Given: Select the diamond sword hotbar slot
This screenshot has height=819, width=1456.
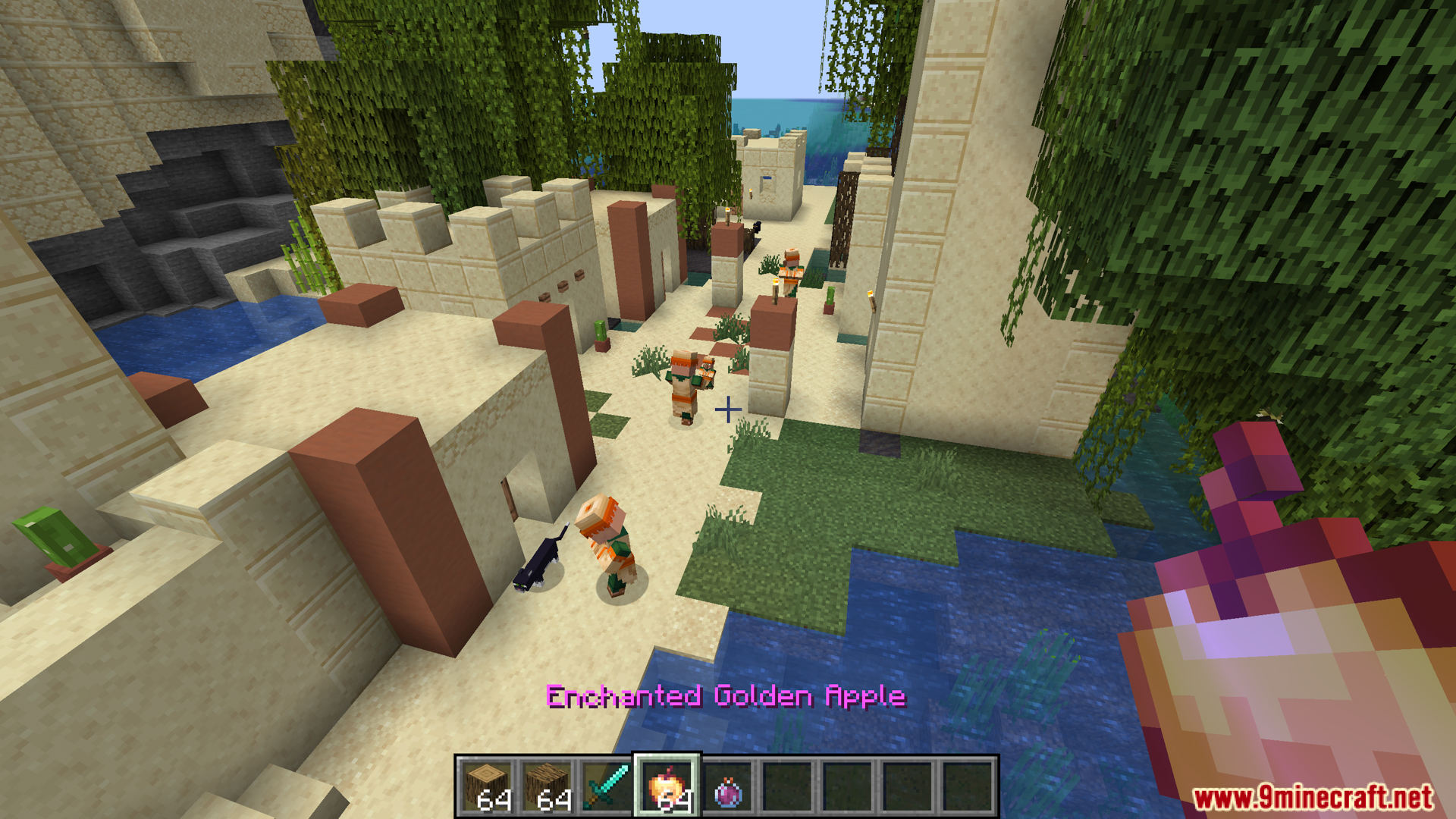Looking at the screenshot, I should (607, 786).
